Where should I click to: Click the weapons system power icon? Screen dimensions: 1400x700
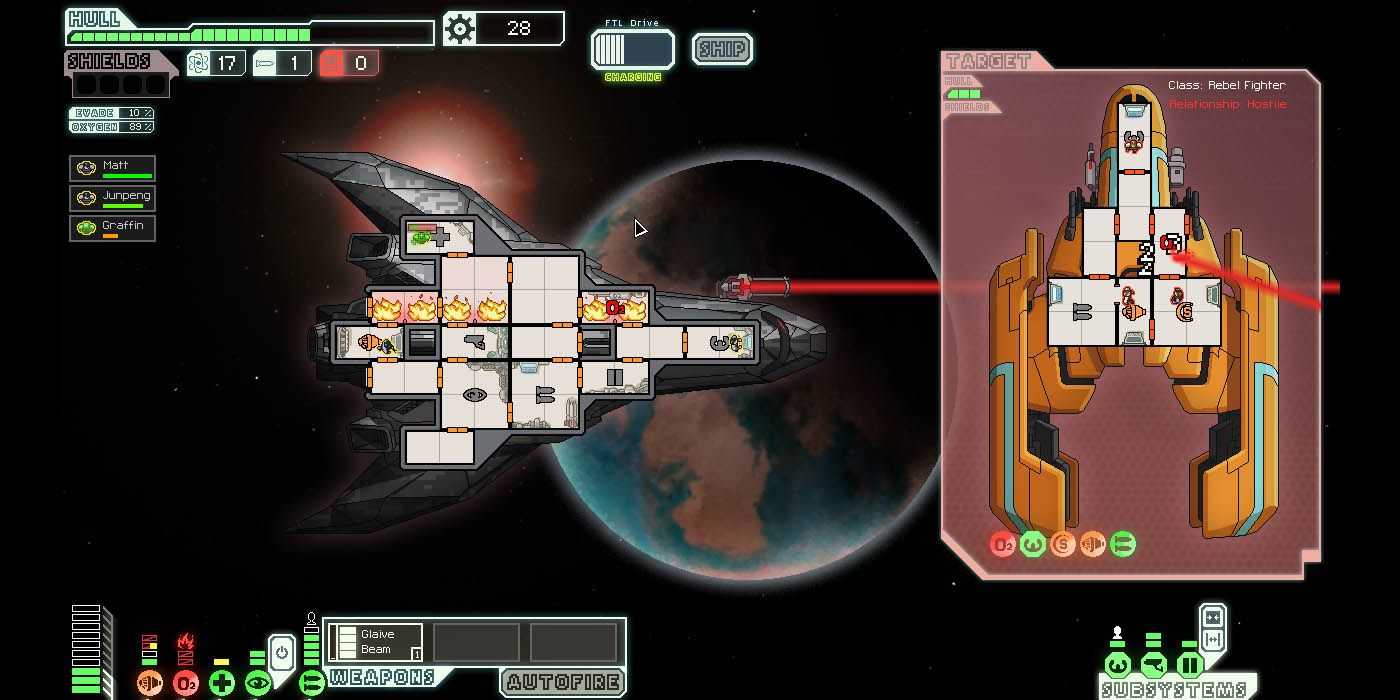coord(311,683)
